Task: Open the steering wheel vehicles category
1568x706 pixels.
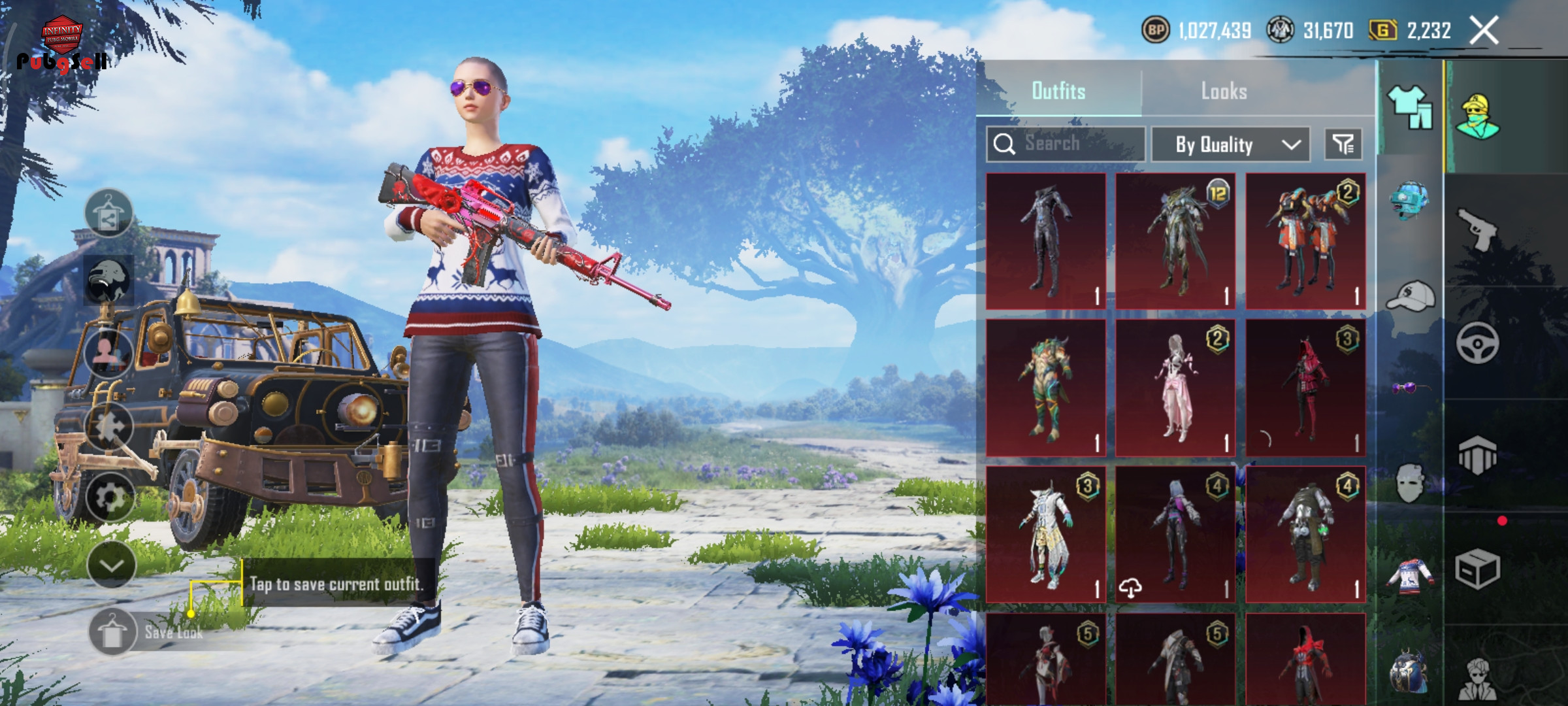Action: coord(1478,343)
